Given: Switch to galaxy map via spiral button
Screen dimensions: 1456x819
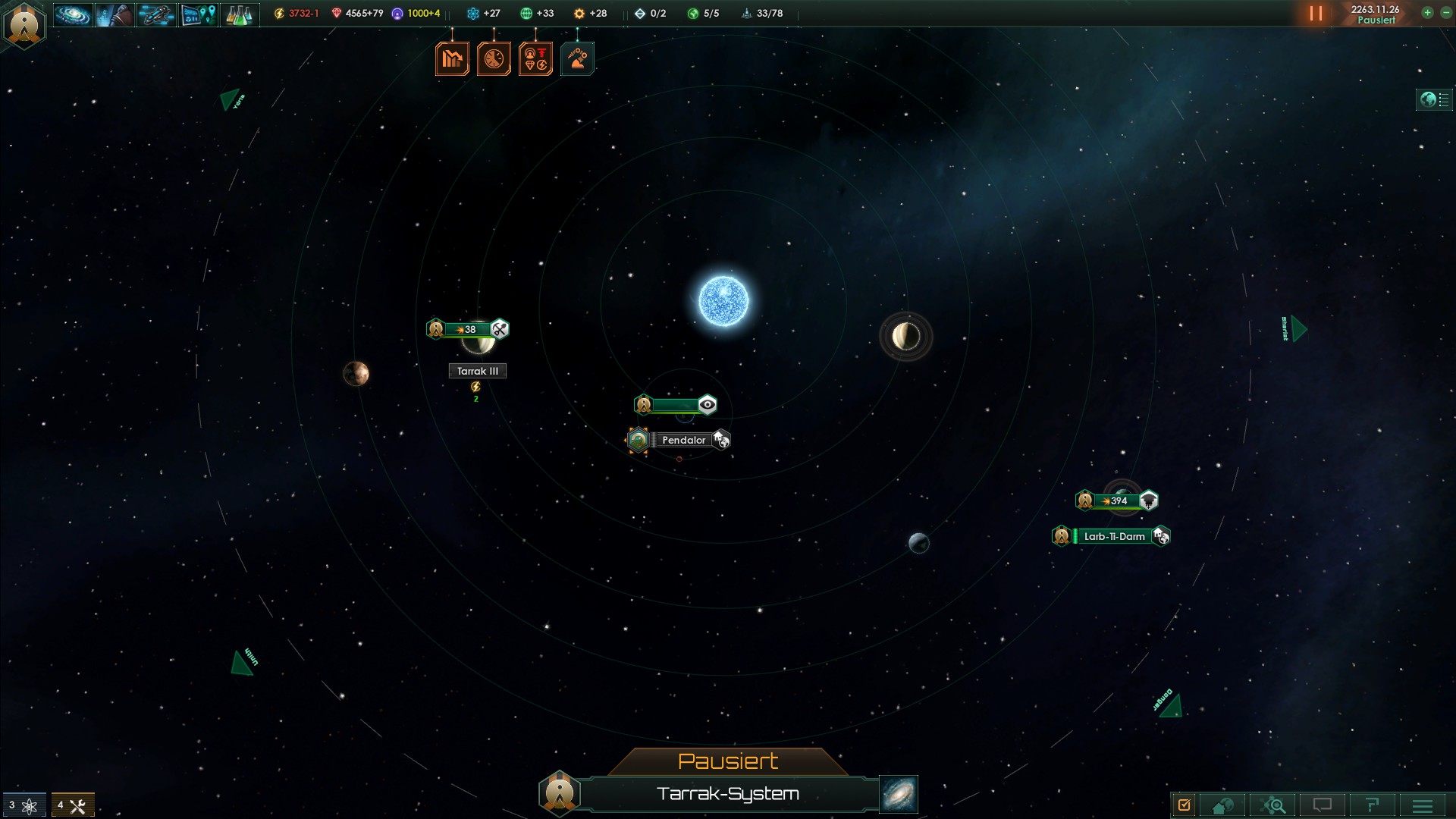Looking at the screenshot, I should (x=899, y=794).
